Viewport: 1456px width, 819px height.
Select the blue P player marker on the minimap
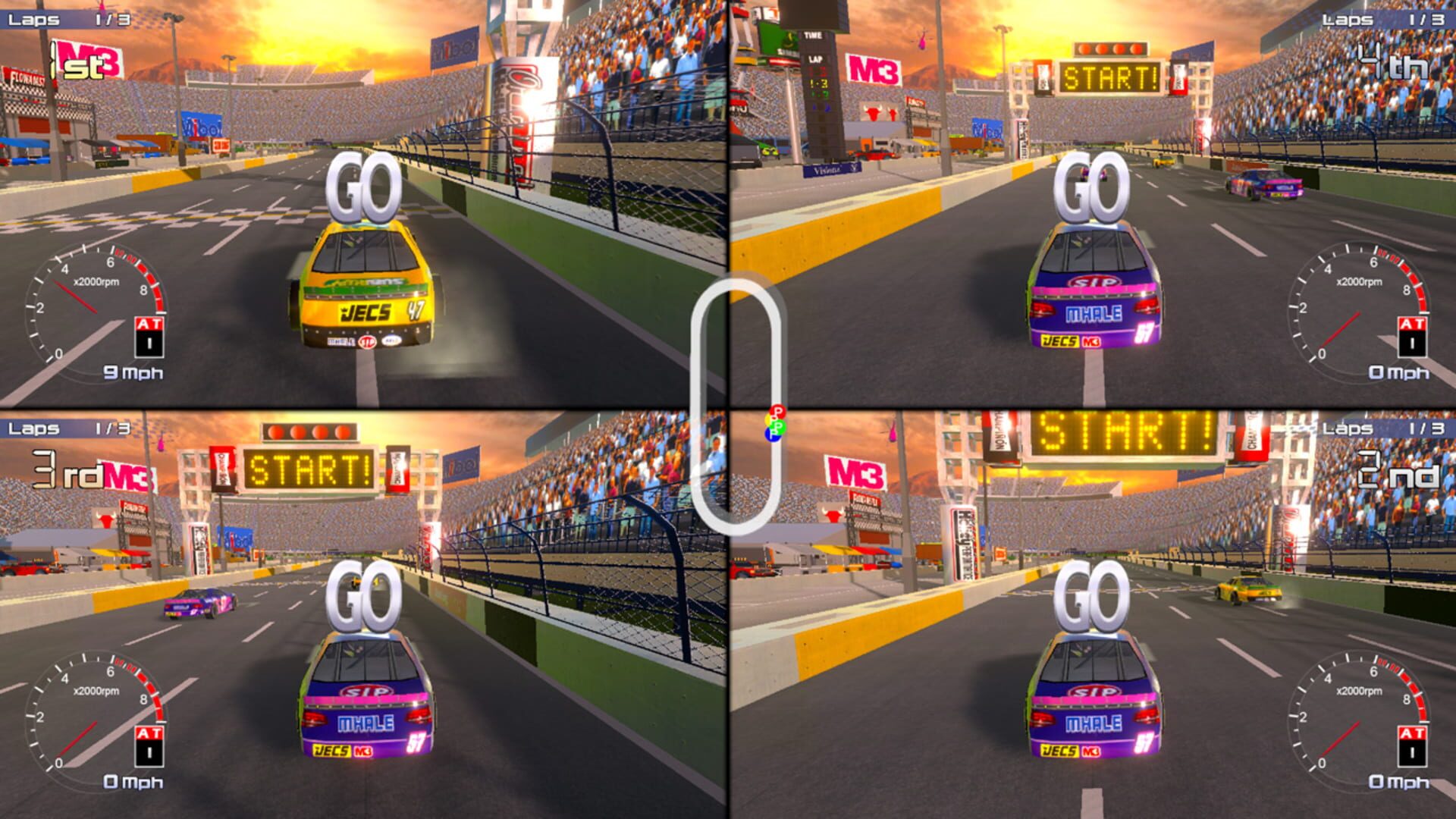click(x=773, y=436)
